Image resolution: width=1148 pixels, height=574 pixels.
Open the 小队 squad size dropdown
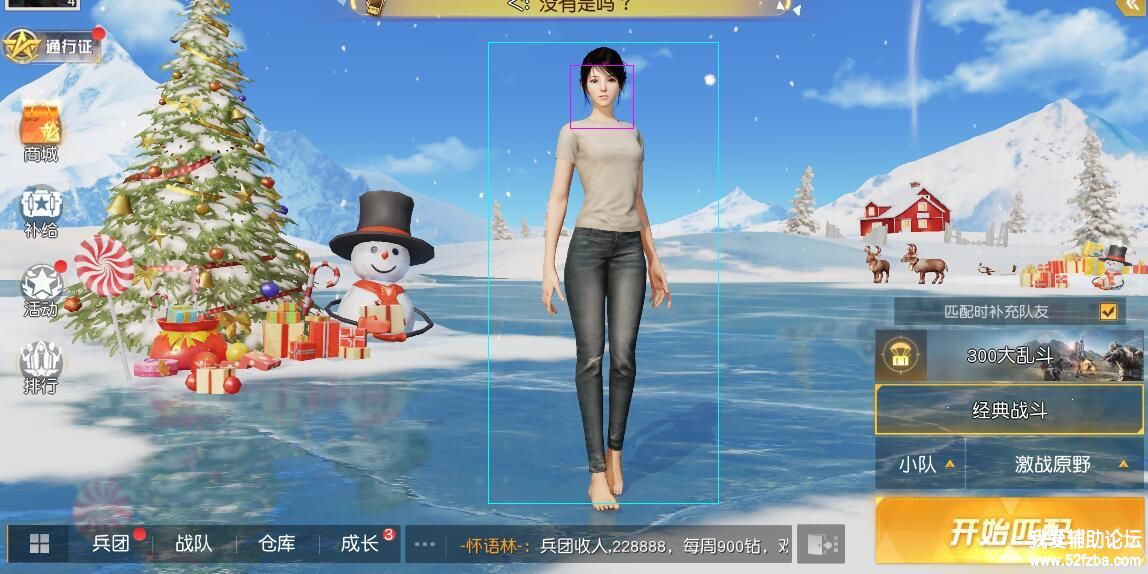click(x=919, y=464)
